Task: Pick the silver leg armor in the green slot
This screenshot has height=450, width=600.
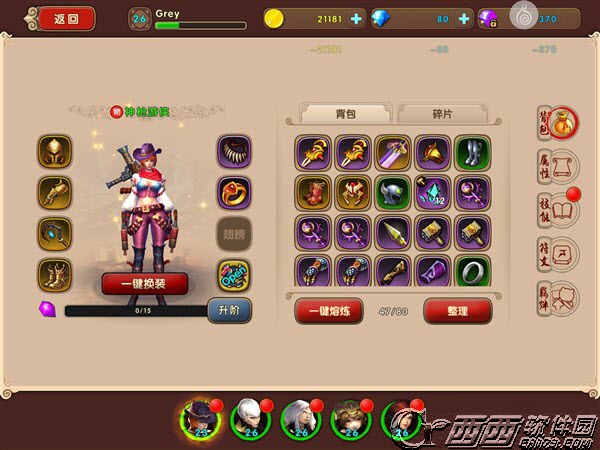Action: (473, 152)
